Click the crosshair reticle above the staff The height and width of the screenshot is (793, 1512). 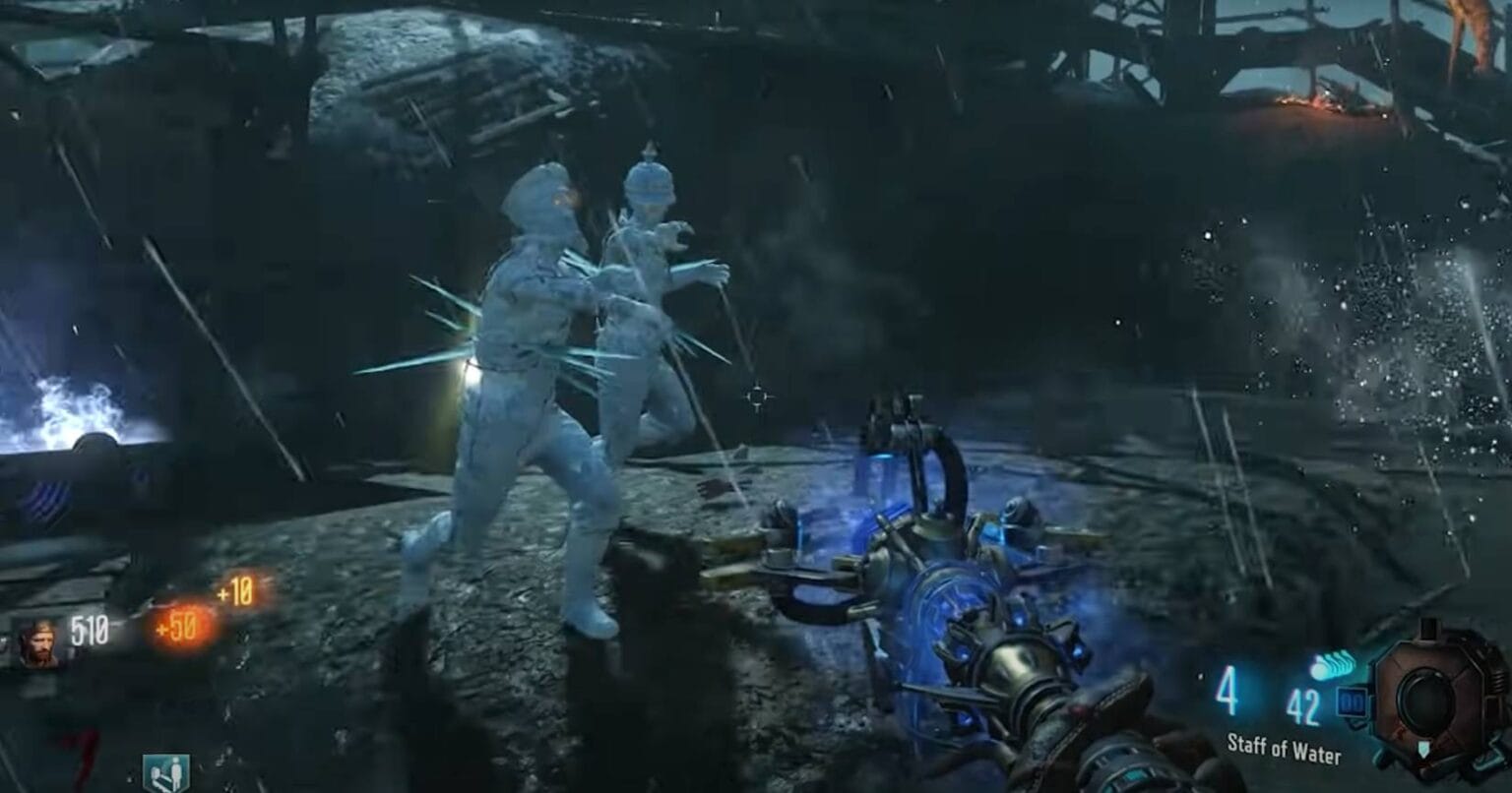coord(758,396)
